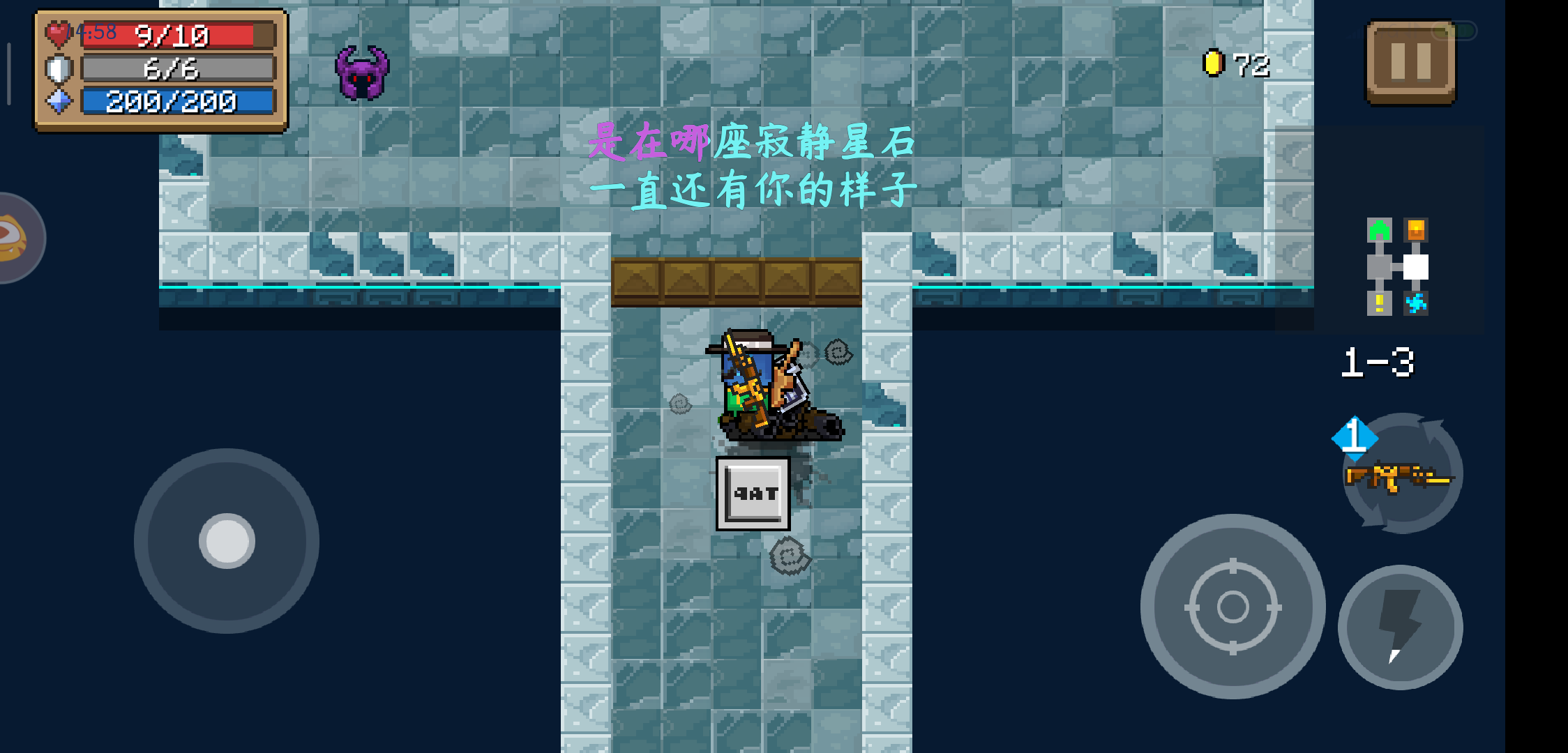Tap the gold coin counter icon
This screenshot has width=1568, height=753.
(x=1214, y=61)
